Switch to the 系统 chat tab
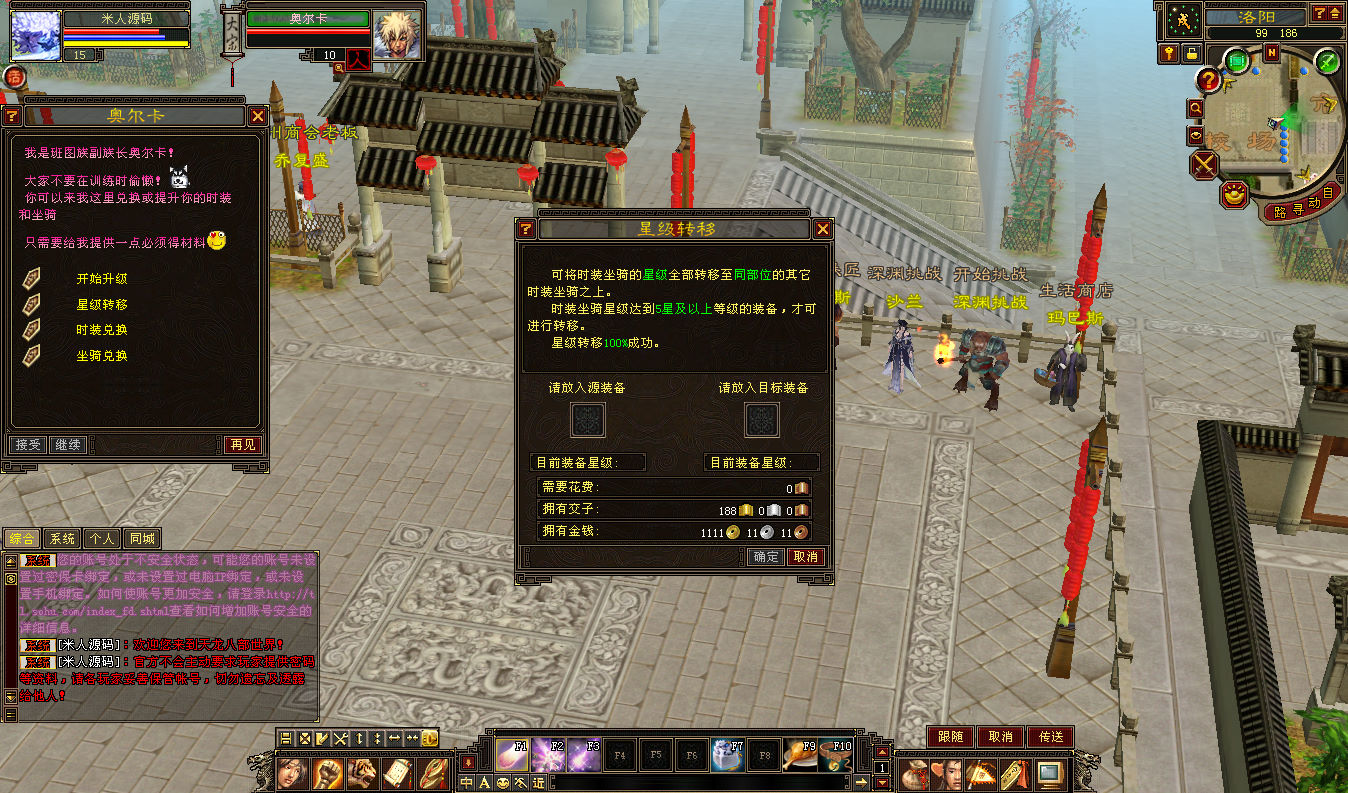The height and width of the screenshot is (793, 1348). (x=62, y=539)
